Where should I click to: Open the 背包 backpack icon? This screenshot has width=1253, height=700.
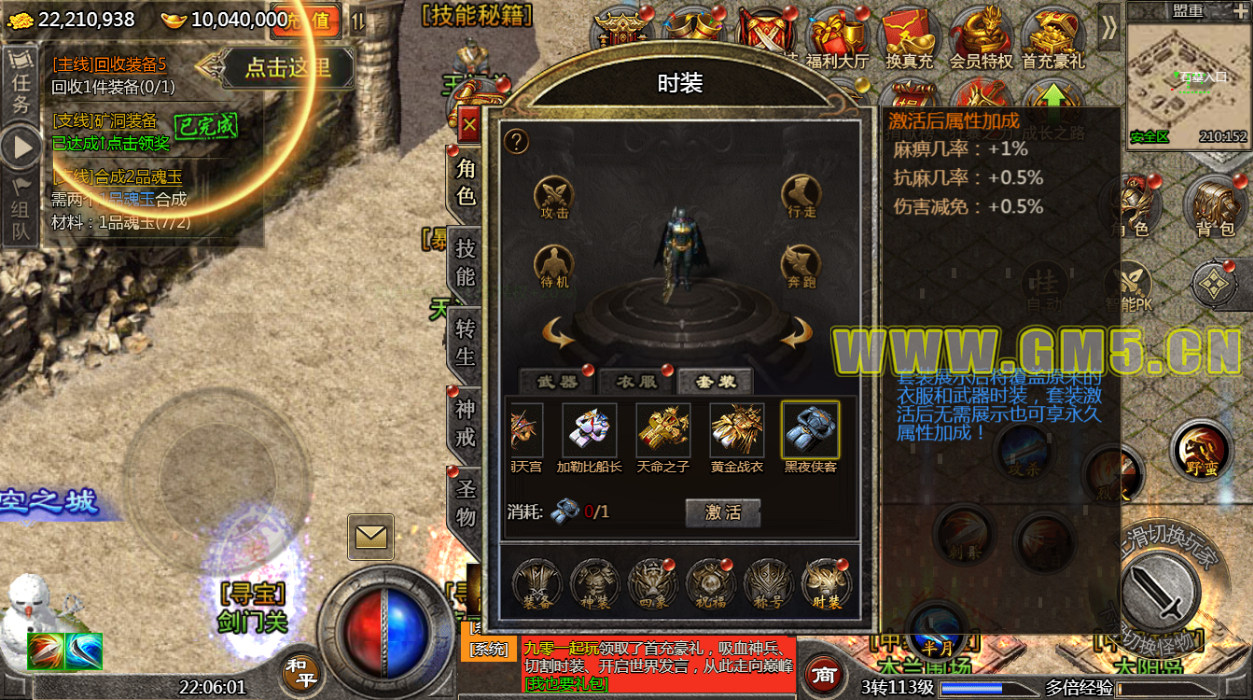pyautogui.click(x=1214, y=206)
